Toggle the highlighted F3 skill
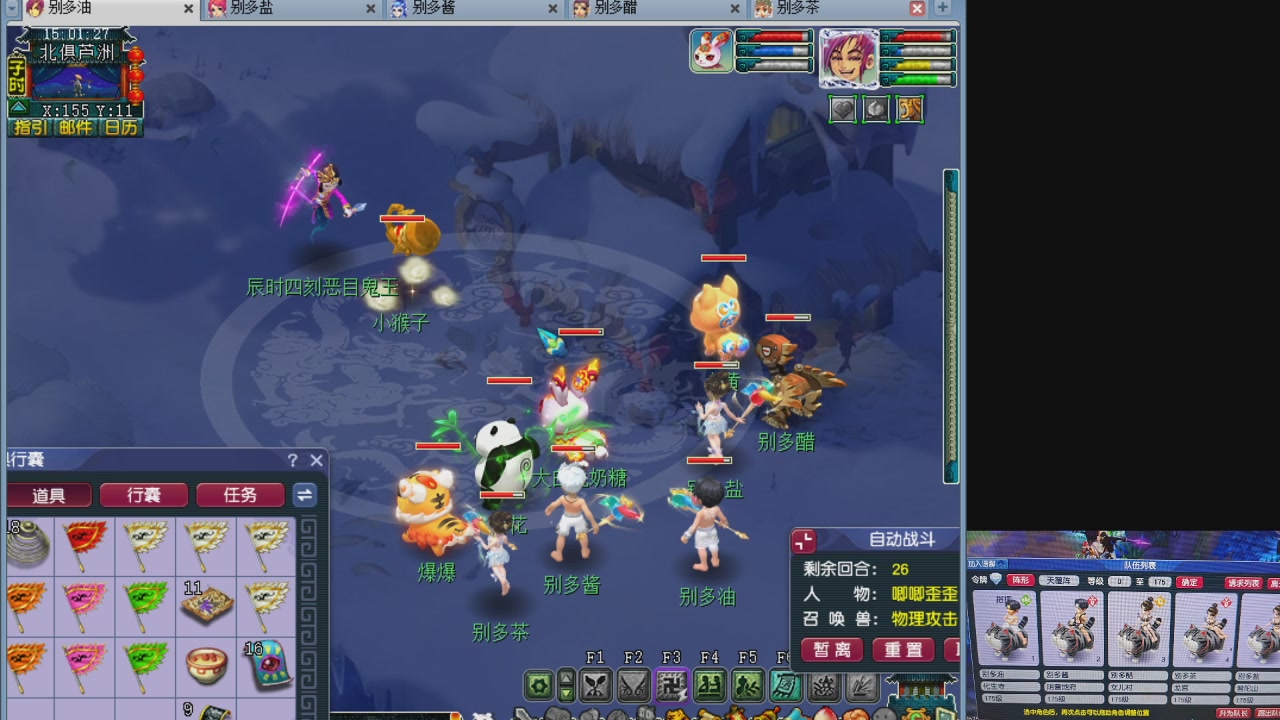 [x=670, y=686]
